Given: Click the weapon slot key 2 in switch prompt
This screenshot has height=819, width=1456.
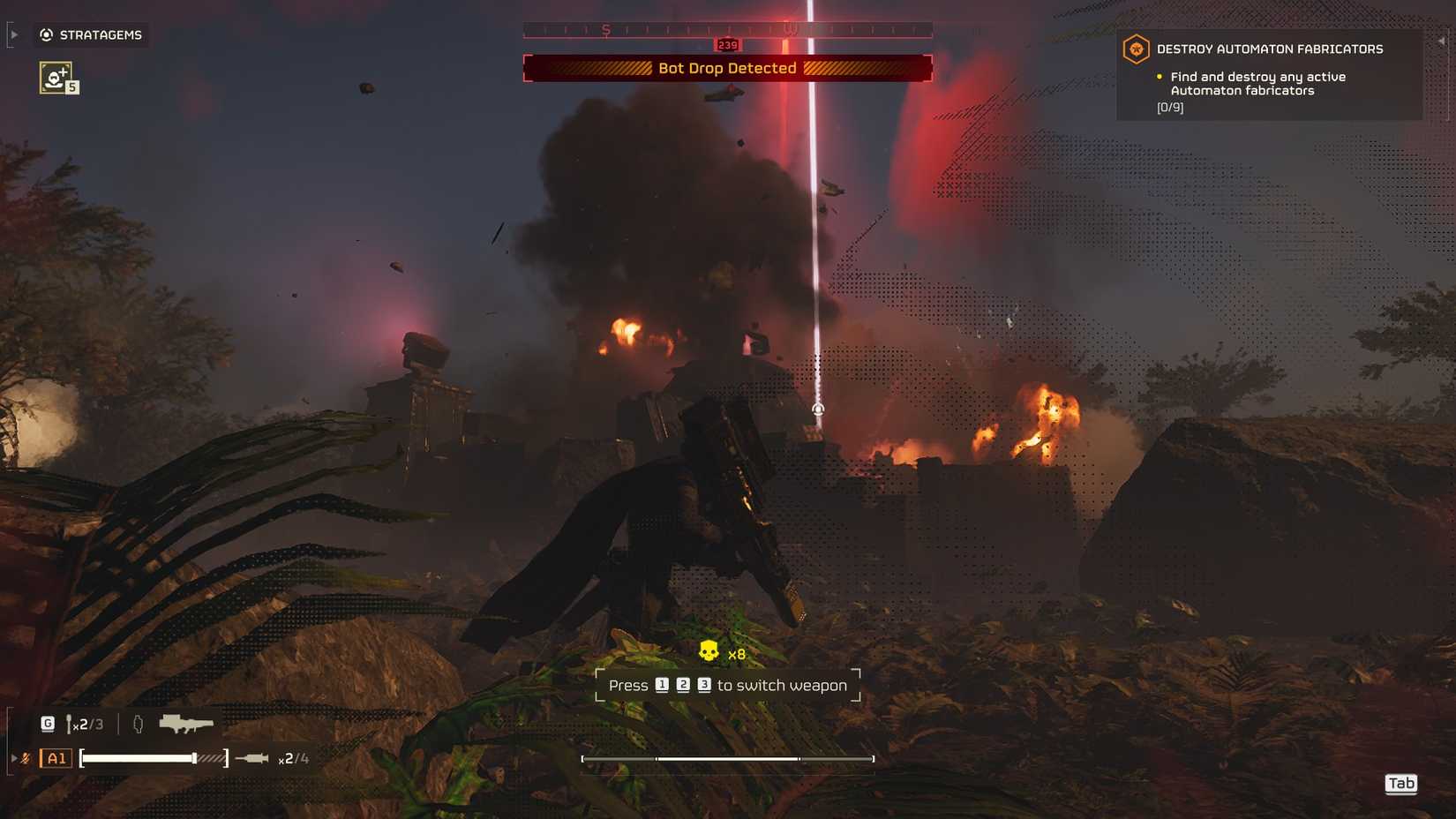Looking at the screenshot, I should coord(683,685).
